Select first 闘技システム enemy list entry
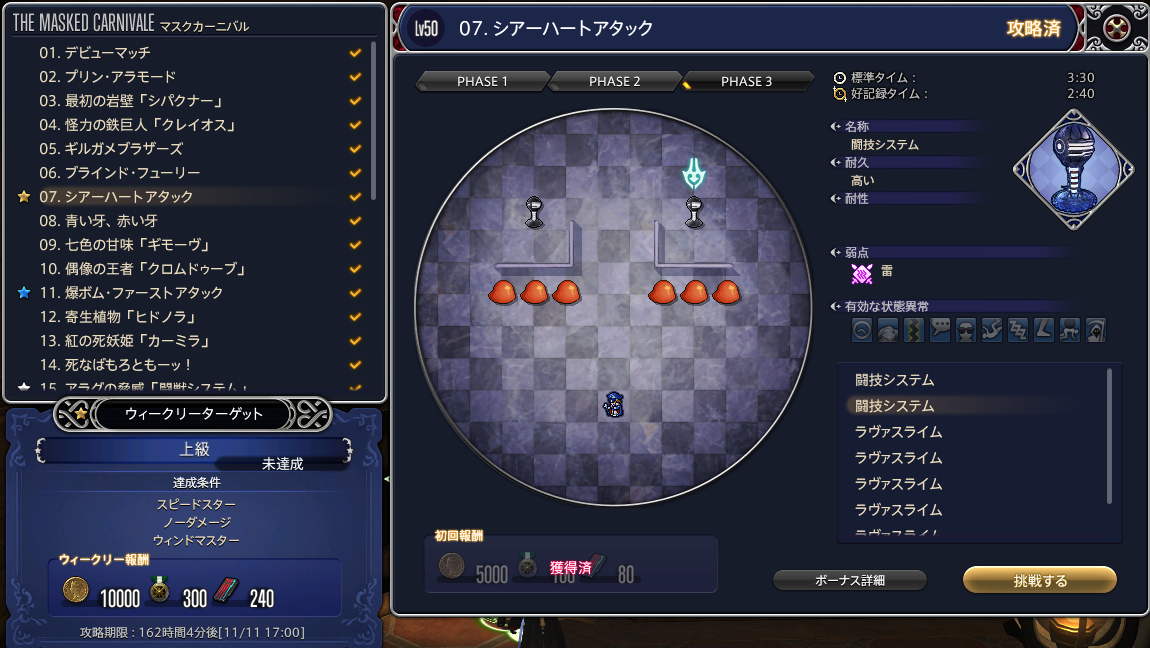 click(x=894, y=380)
